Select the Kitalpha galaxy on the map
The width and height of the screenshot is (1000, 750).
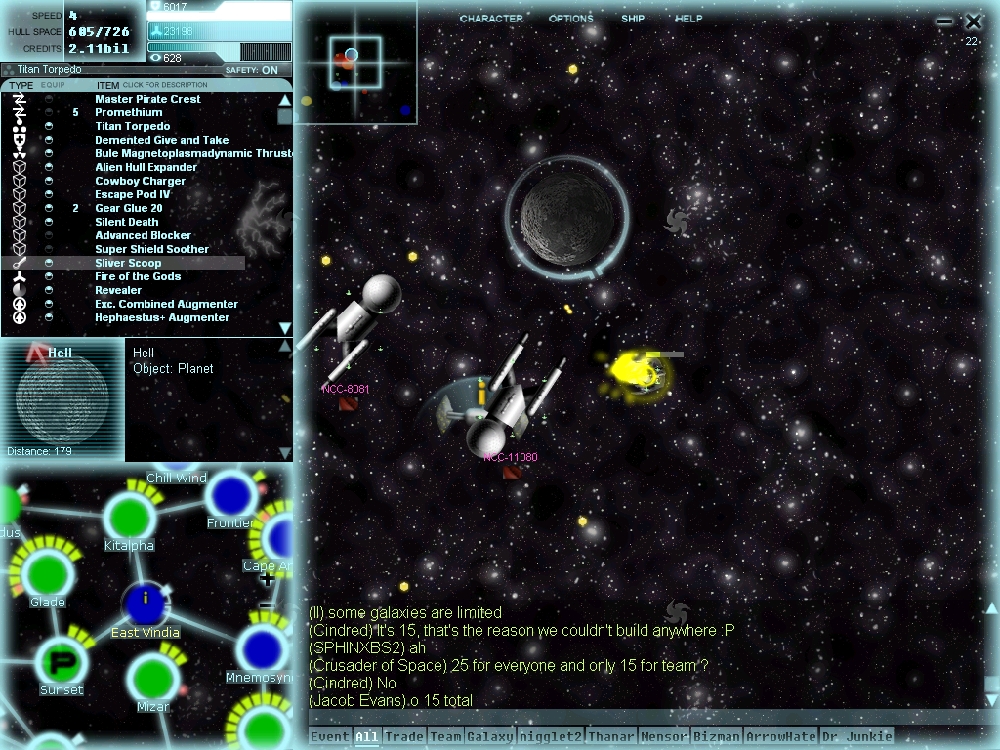coord(128,517)
